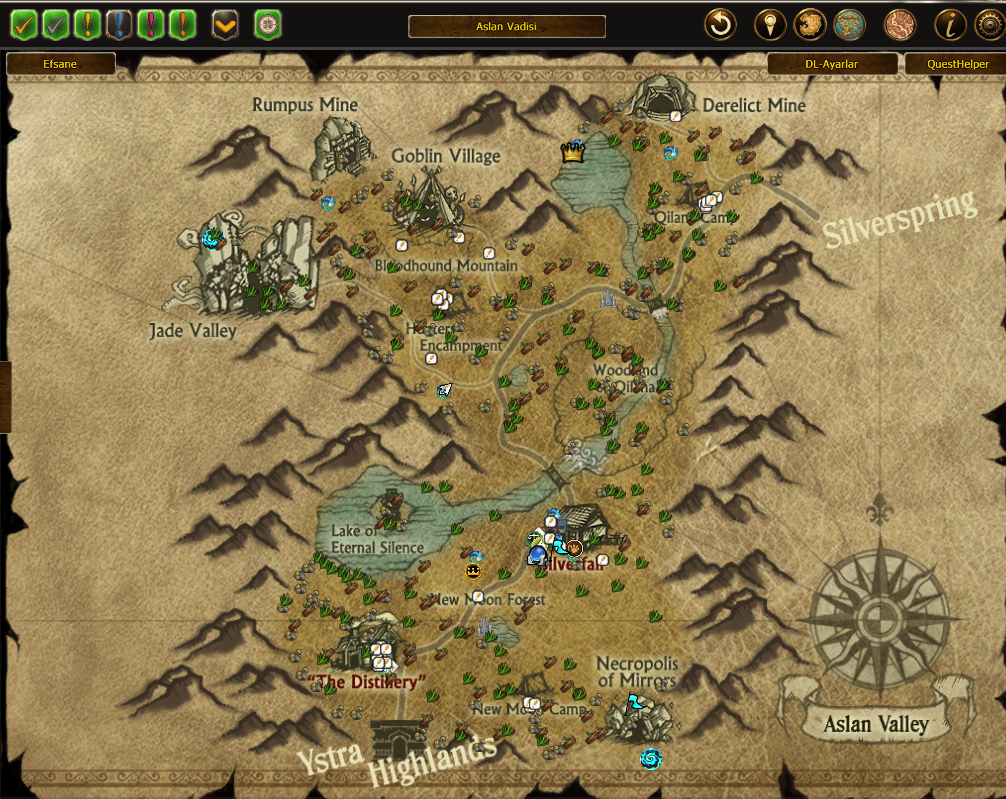Open the DL-Ayarlar settings
The width and height of the screenshot is (1006, 799).
[x=831, y=64]
